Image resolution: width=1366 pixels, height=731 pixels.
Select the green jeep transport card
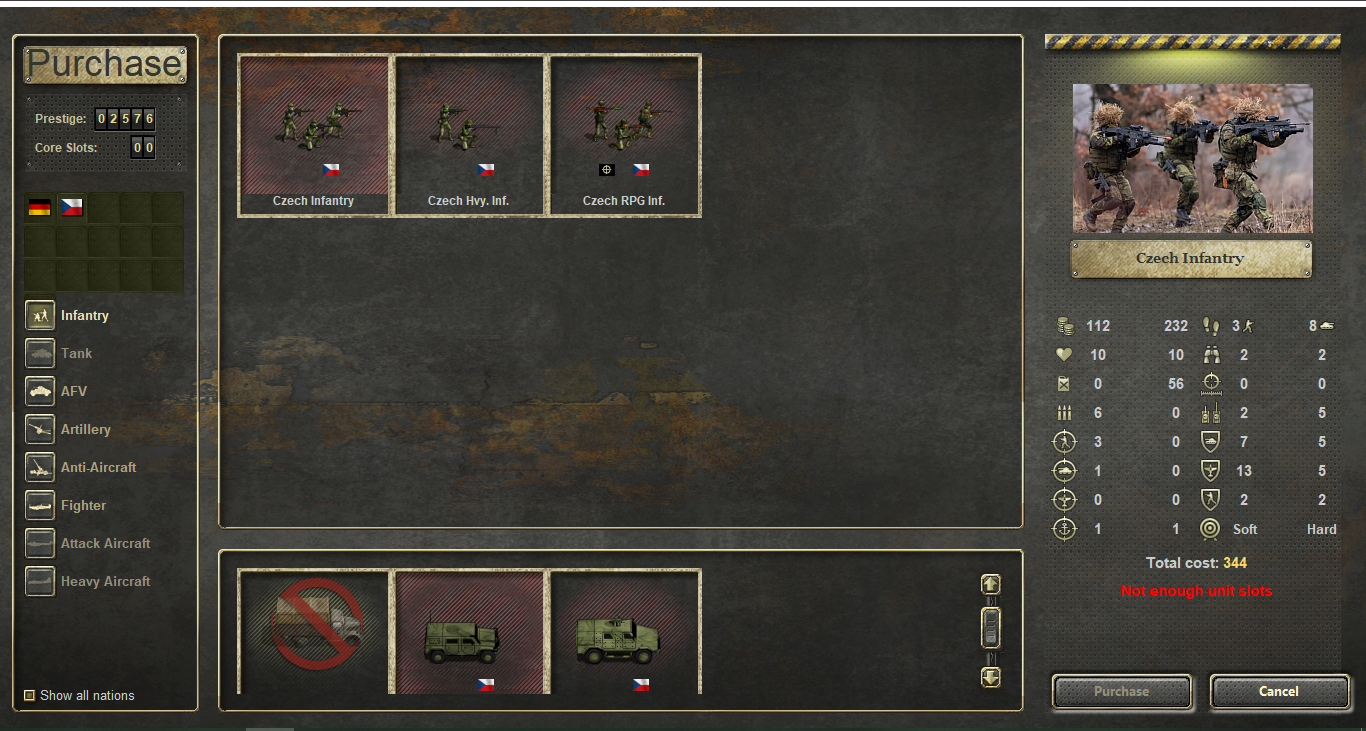469,632
